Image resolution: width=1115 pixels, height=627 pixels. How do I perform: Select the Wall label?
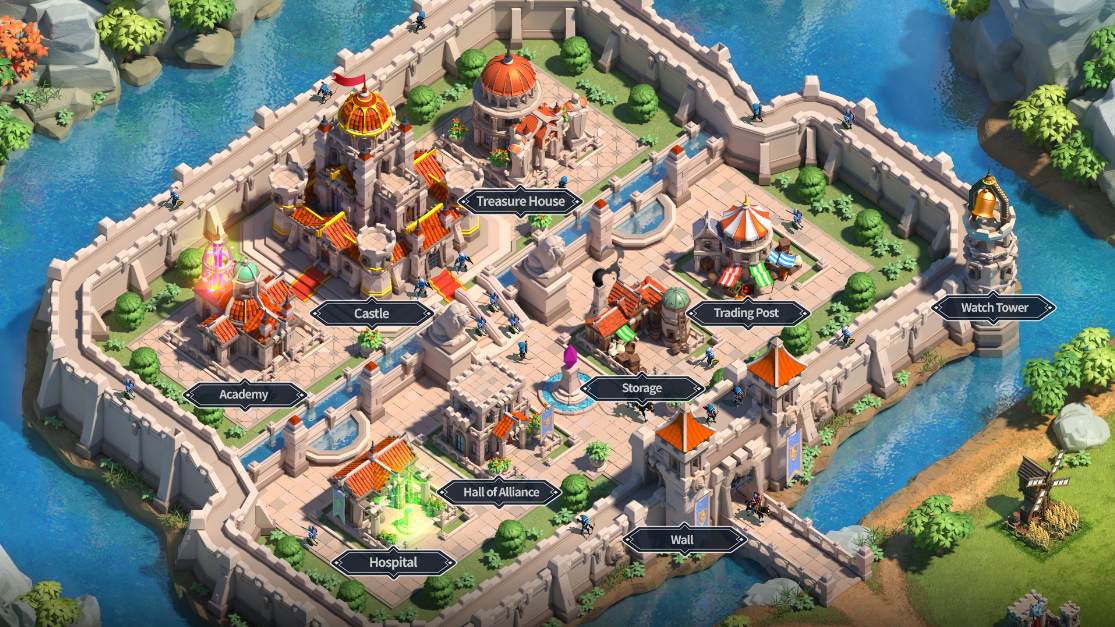click(683, 540)
